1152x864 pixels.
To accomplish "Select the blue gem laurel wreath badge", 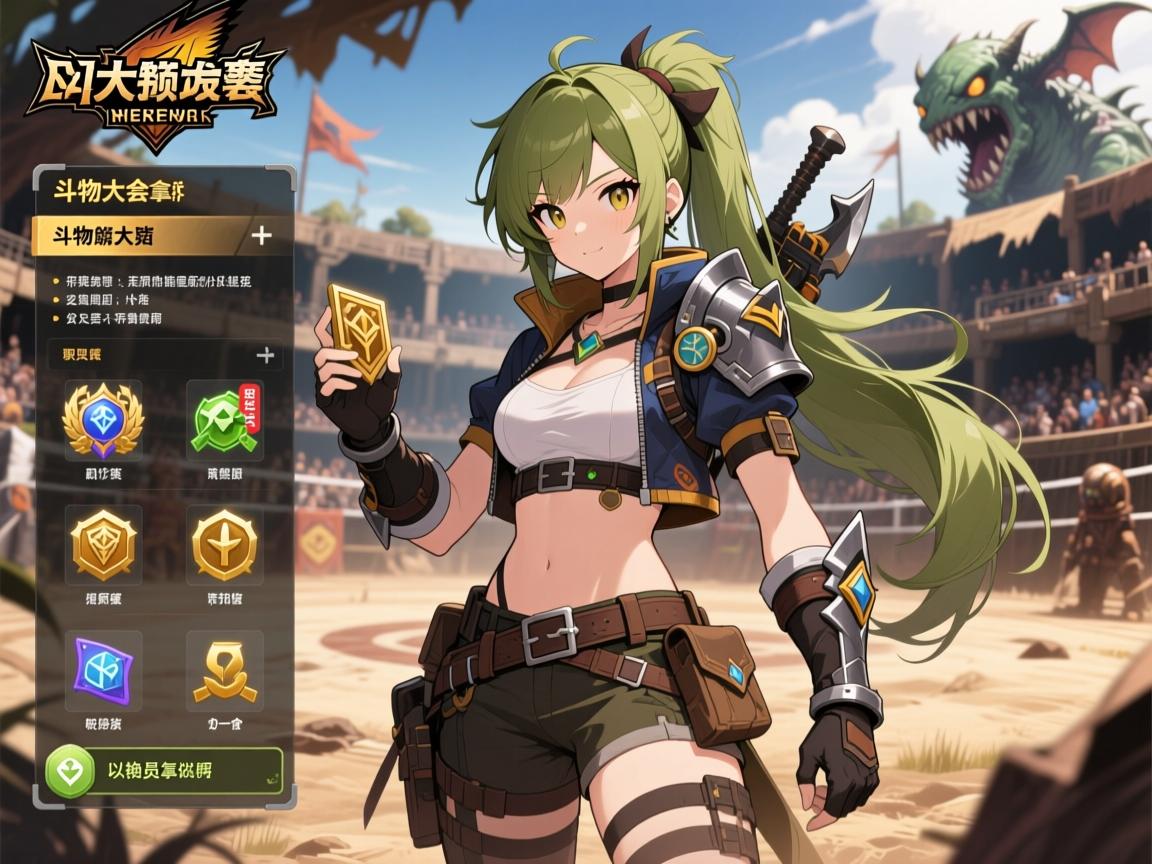I will [103, 420].
